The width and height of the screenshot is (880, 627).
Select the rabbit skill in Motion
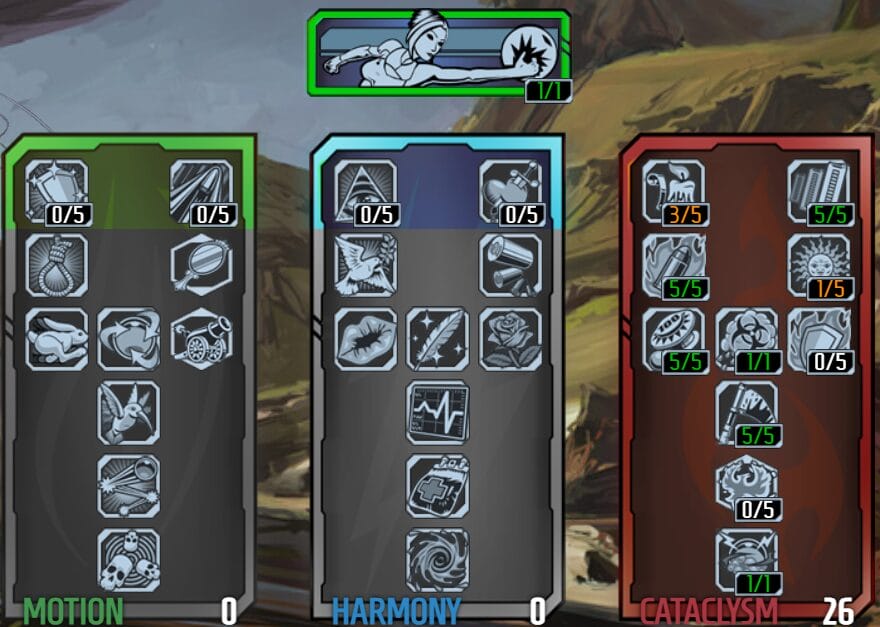coord(56,338)
